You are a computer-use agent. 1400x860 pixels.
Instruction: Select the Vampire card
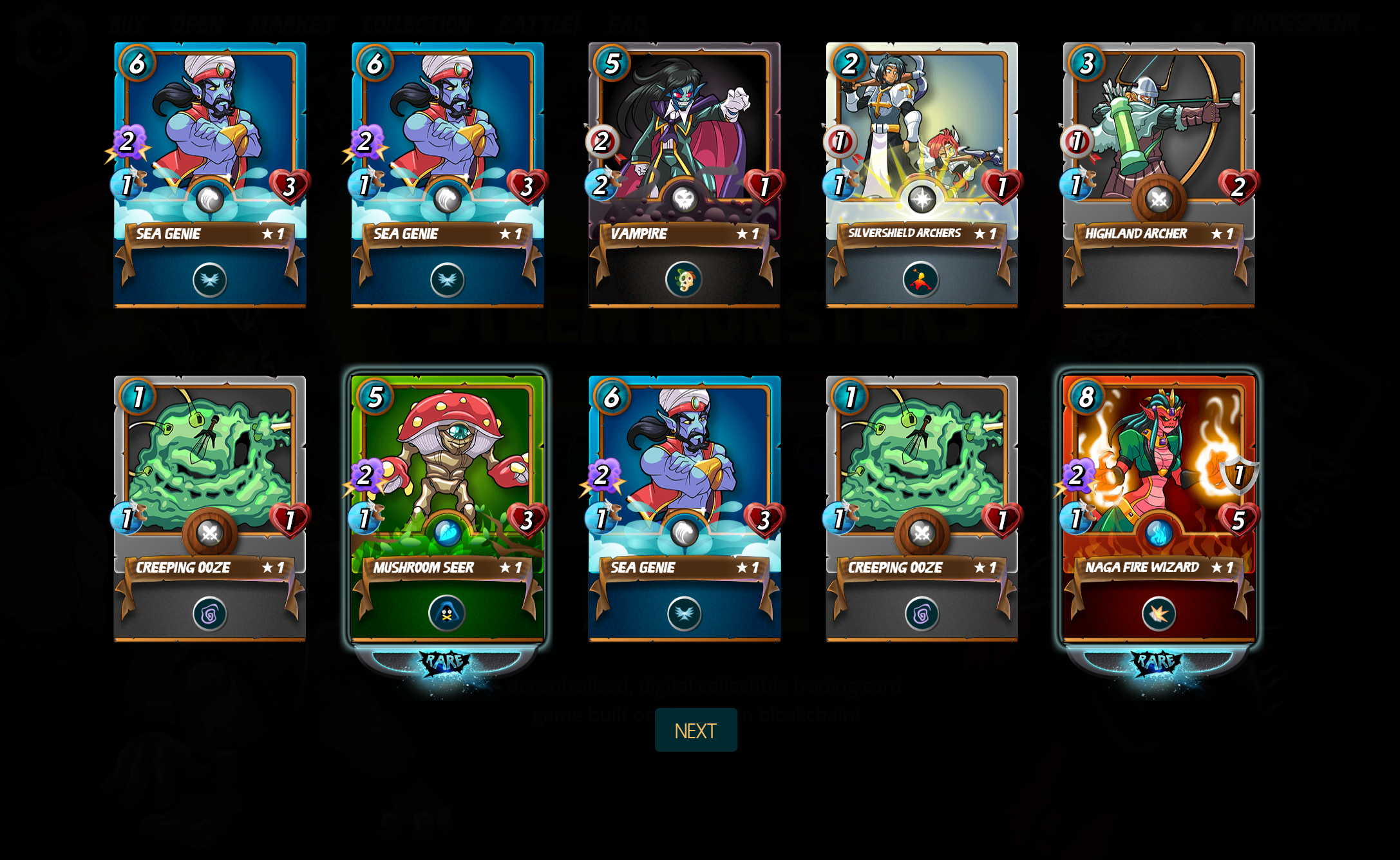point(684,174)
